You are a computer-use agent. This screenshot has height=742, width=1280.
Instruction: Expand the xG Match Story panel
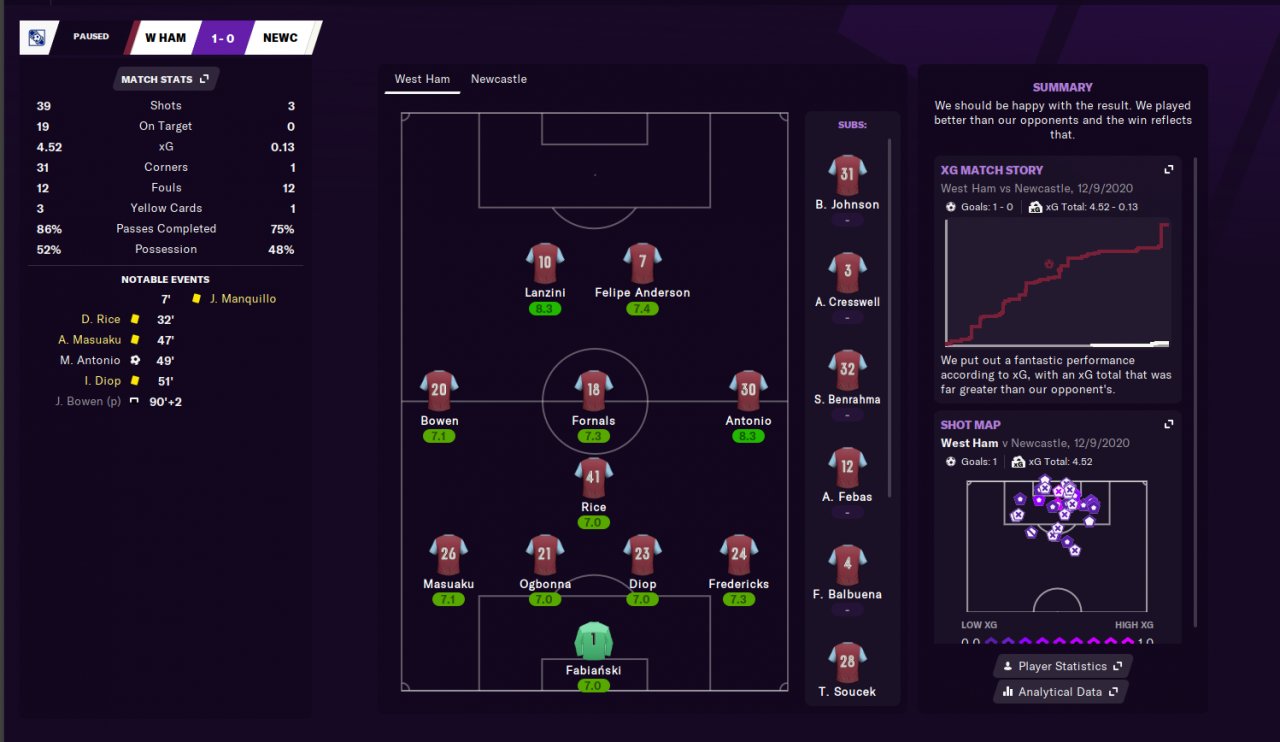(1168, 170)
